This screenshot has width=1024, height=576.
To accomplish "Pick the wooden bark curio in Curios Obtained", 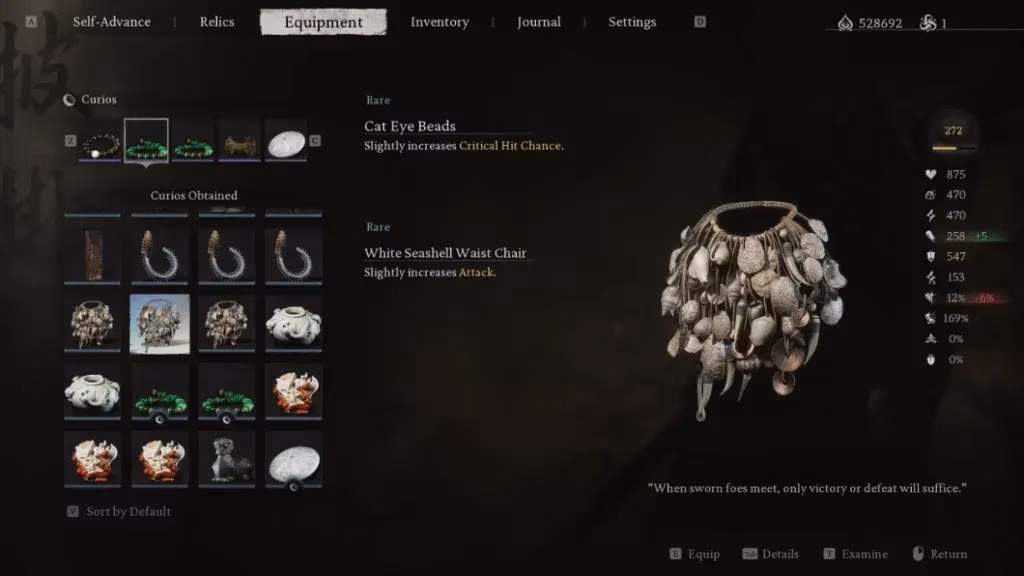I will pyautogui.click(x=92, y=255).
